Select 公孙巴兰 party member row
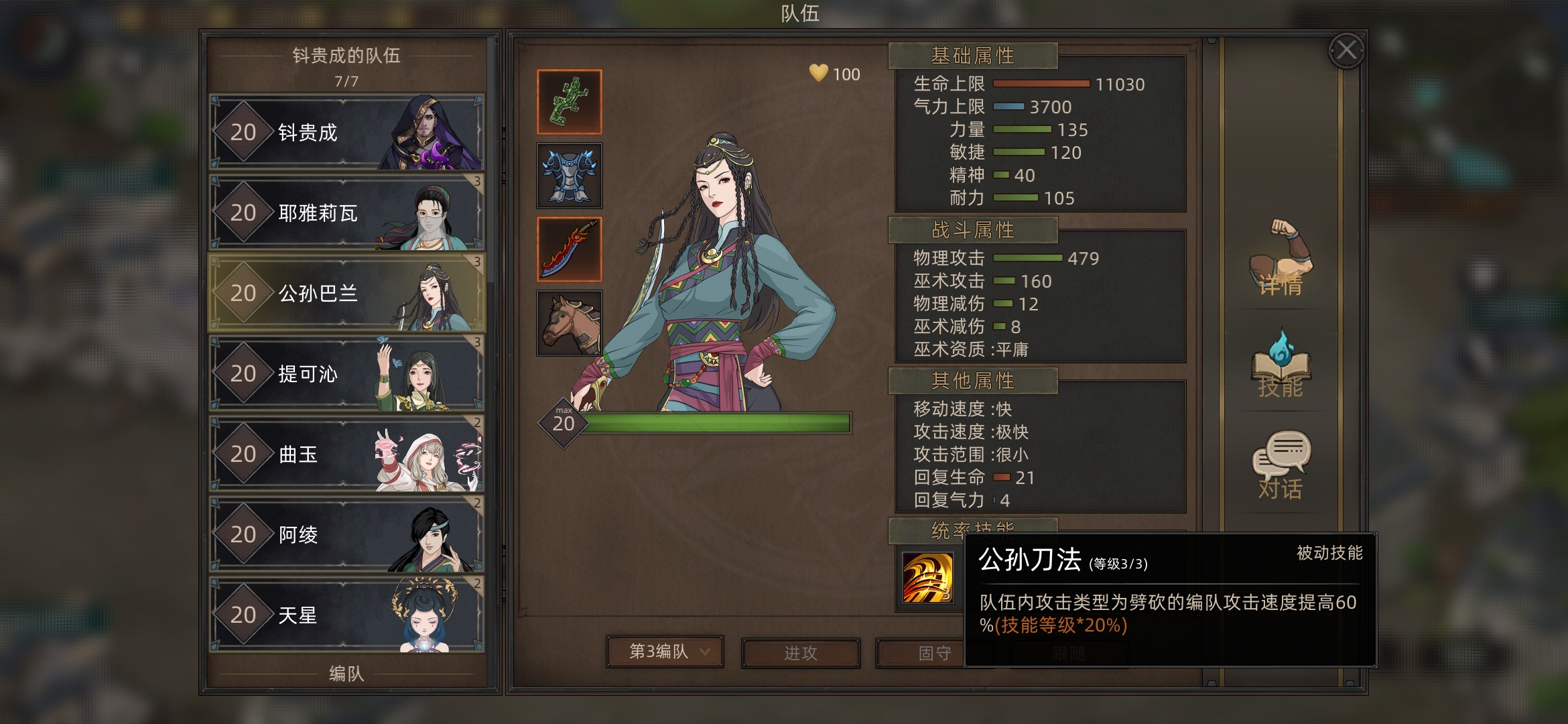 pyautogui.click(x=346, y=293)
